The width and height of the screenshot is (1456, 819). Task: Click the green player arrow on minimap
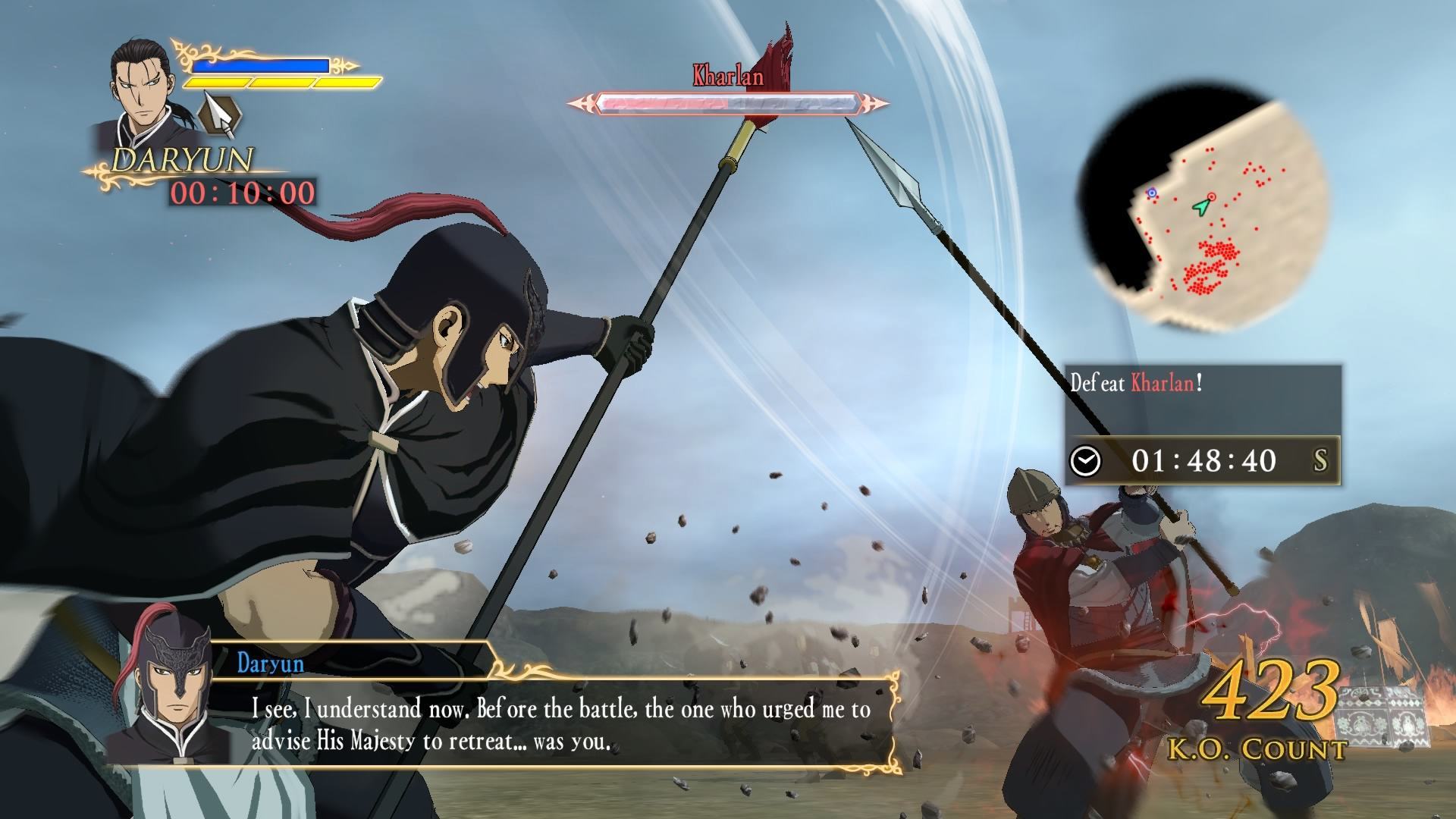click(1200, 206)
